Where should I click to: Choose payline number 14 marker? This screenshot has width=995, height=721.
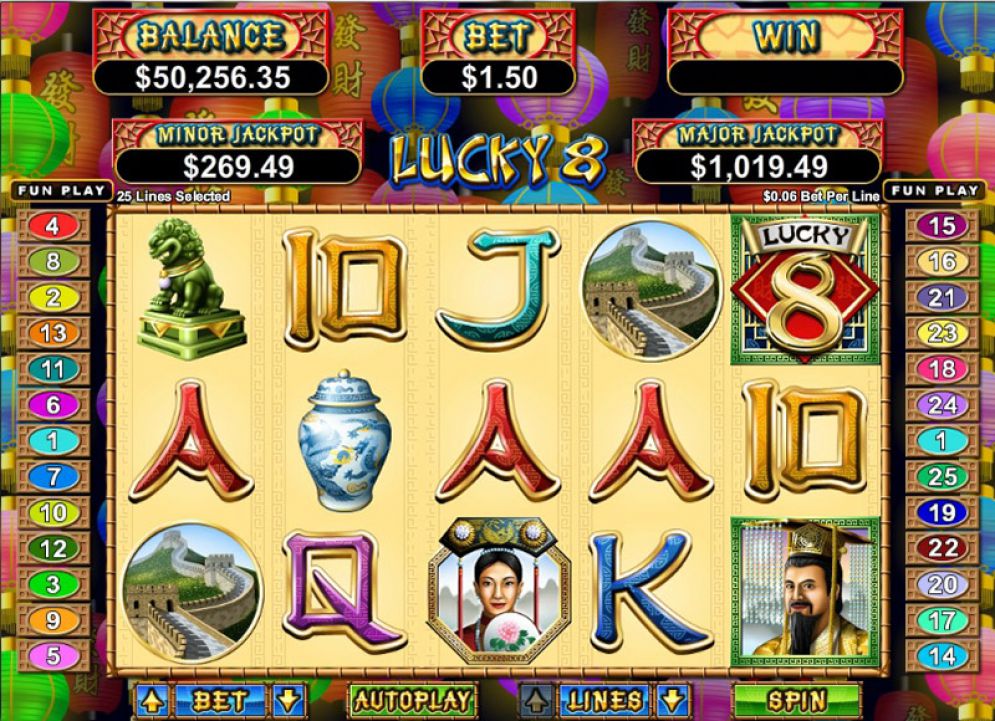pos(941,656)
